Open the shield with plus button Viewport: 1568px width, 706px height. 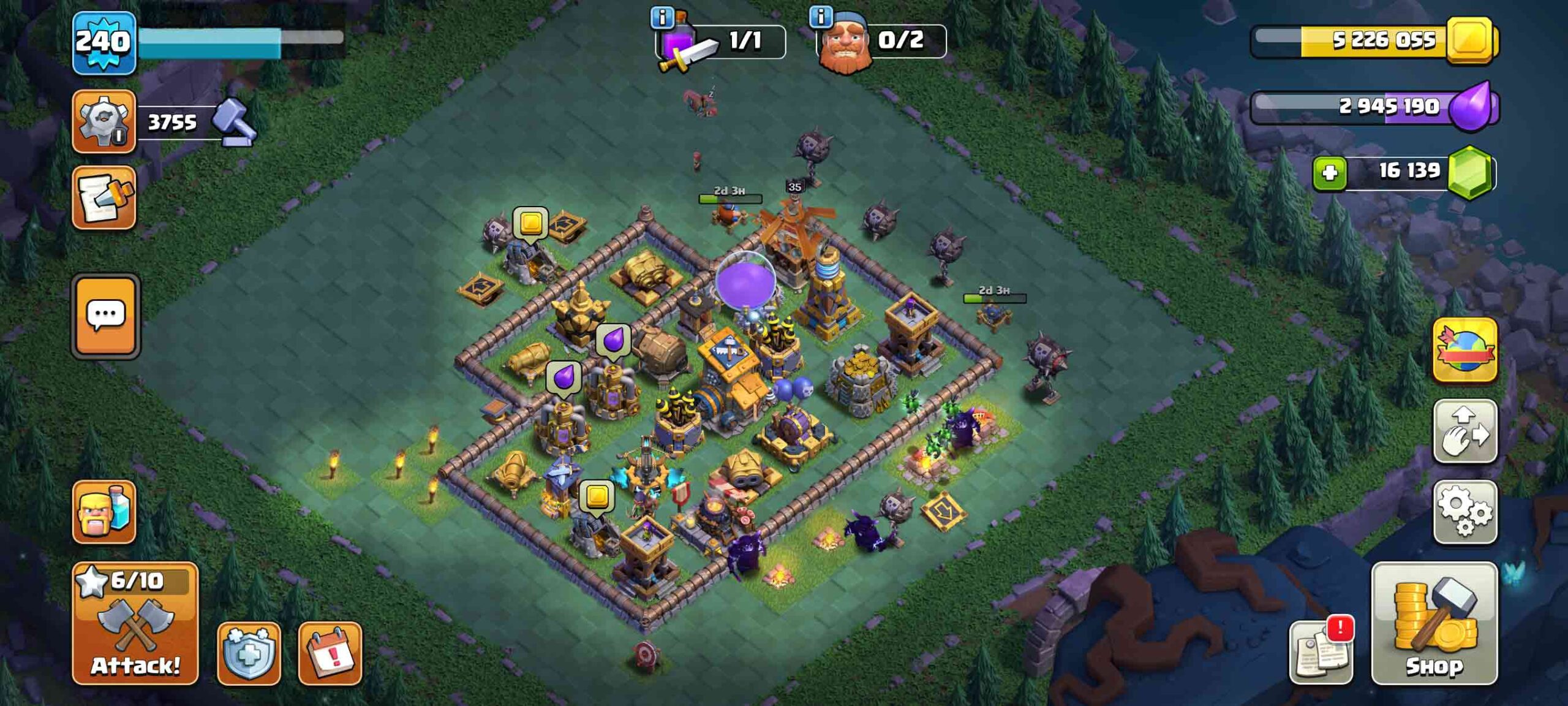(x=249, y=653)
